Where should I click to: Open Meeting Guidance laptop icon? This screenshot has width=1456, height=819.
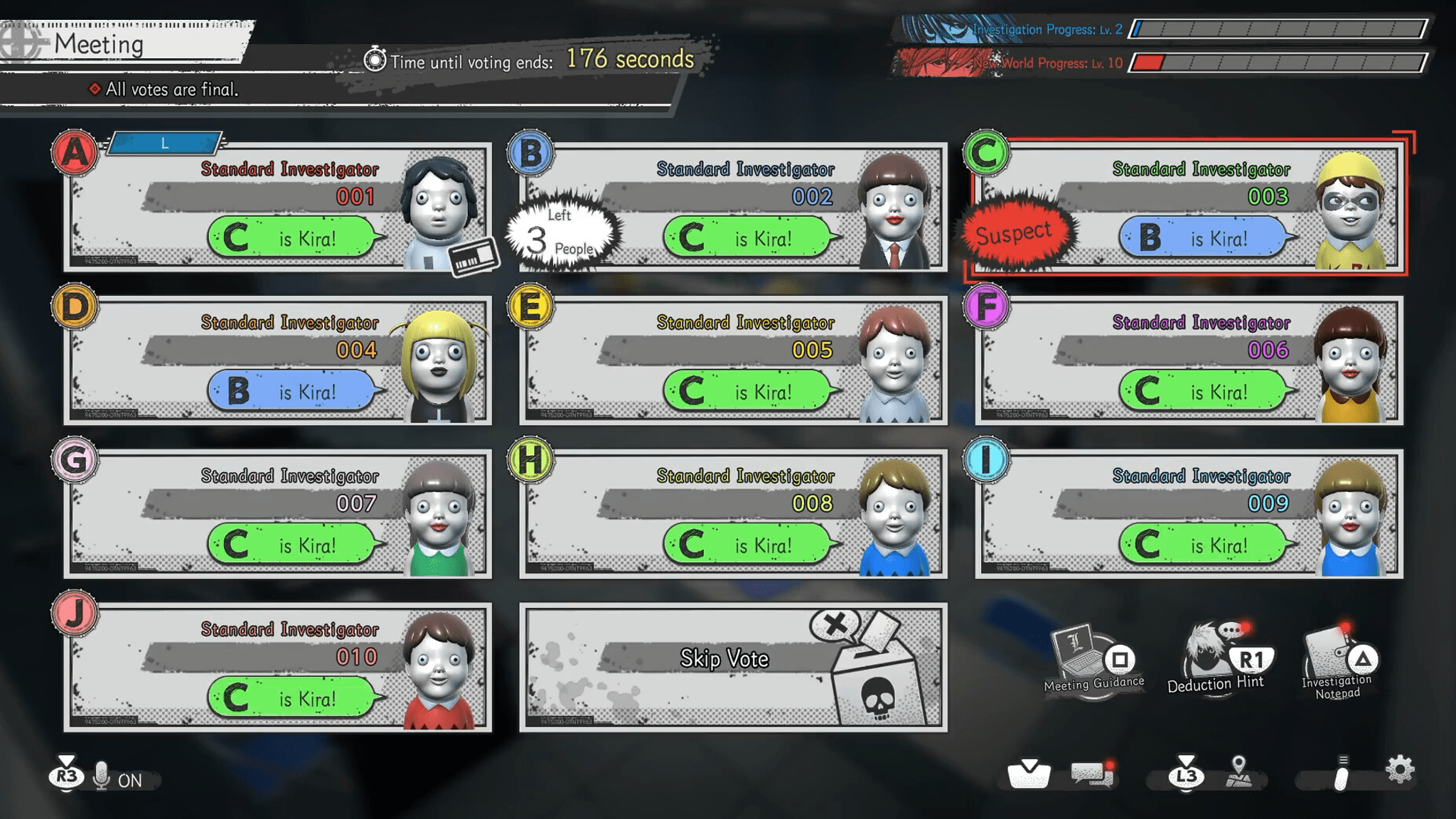pyautogui.click(x=1093, y=658)
